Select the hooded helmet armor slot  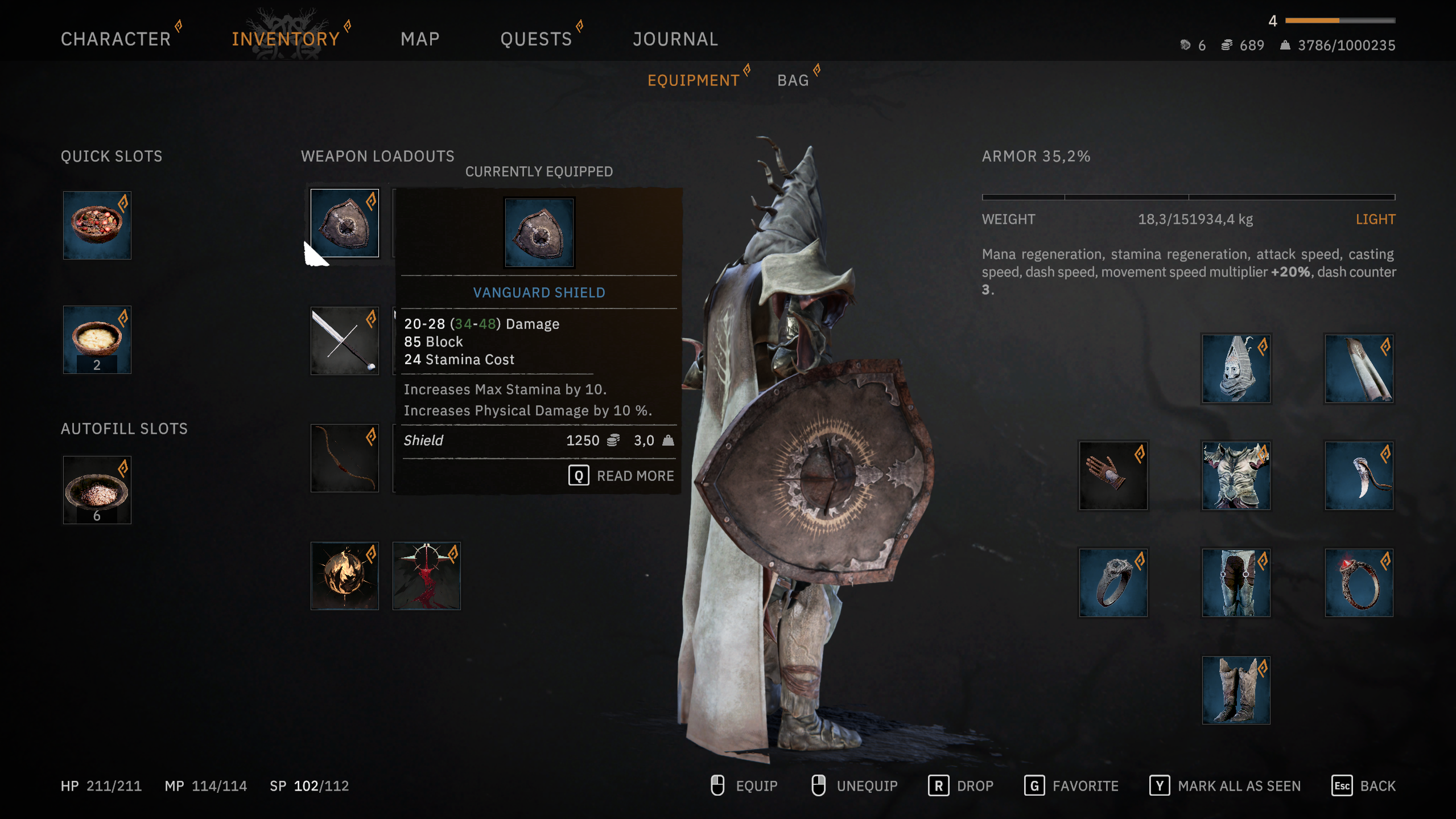pyautogui.click(x=1236, y=369)
